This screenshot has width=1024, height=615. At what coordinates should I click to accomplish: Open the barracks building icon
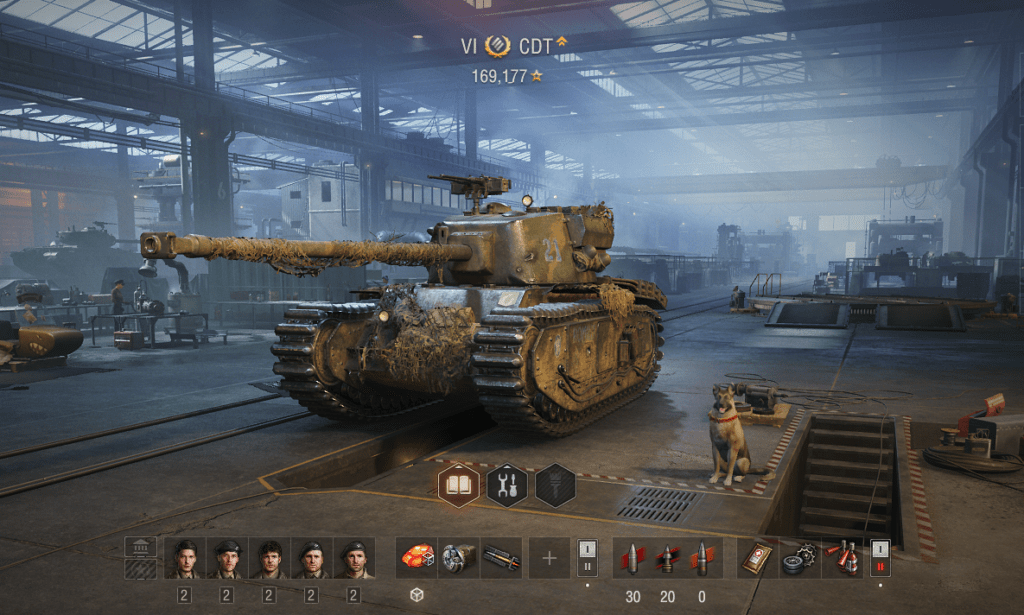coord(140,547)
